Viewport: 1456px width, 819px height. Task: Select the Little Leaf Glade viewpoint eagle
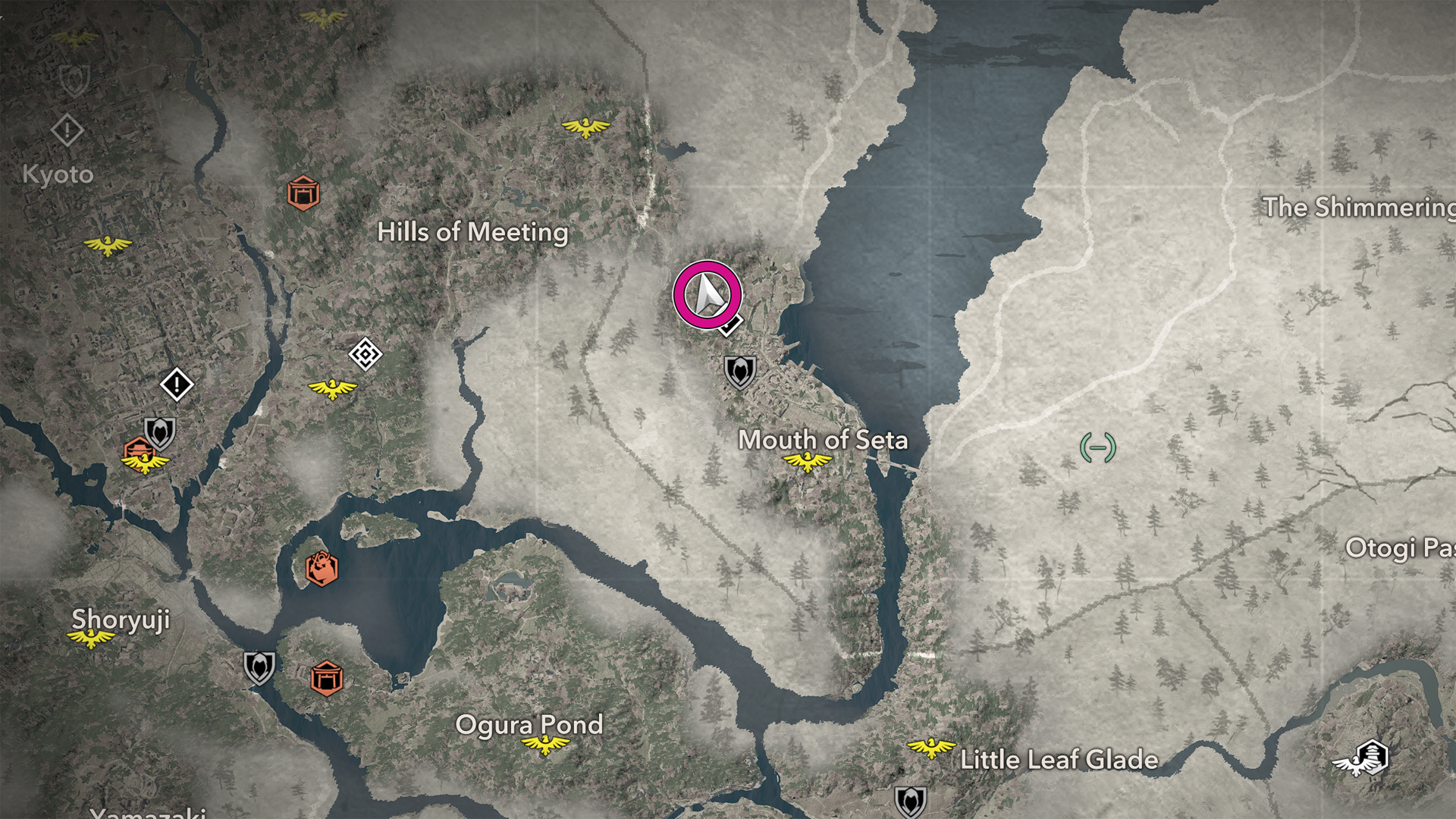click(x=930, y=748)
